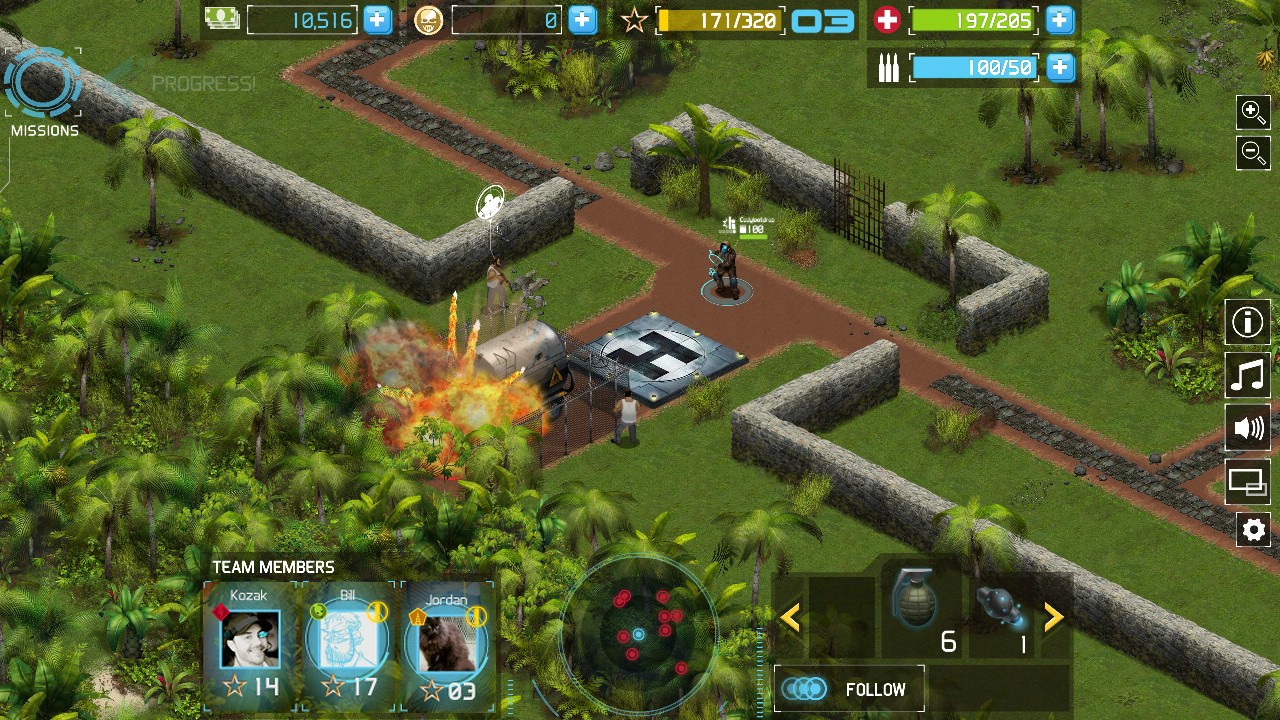1280x720 pixels.
Task: Switch the fullscreen display mode
Action: point(1248,482)
